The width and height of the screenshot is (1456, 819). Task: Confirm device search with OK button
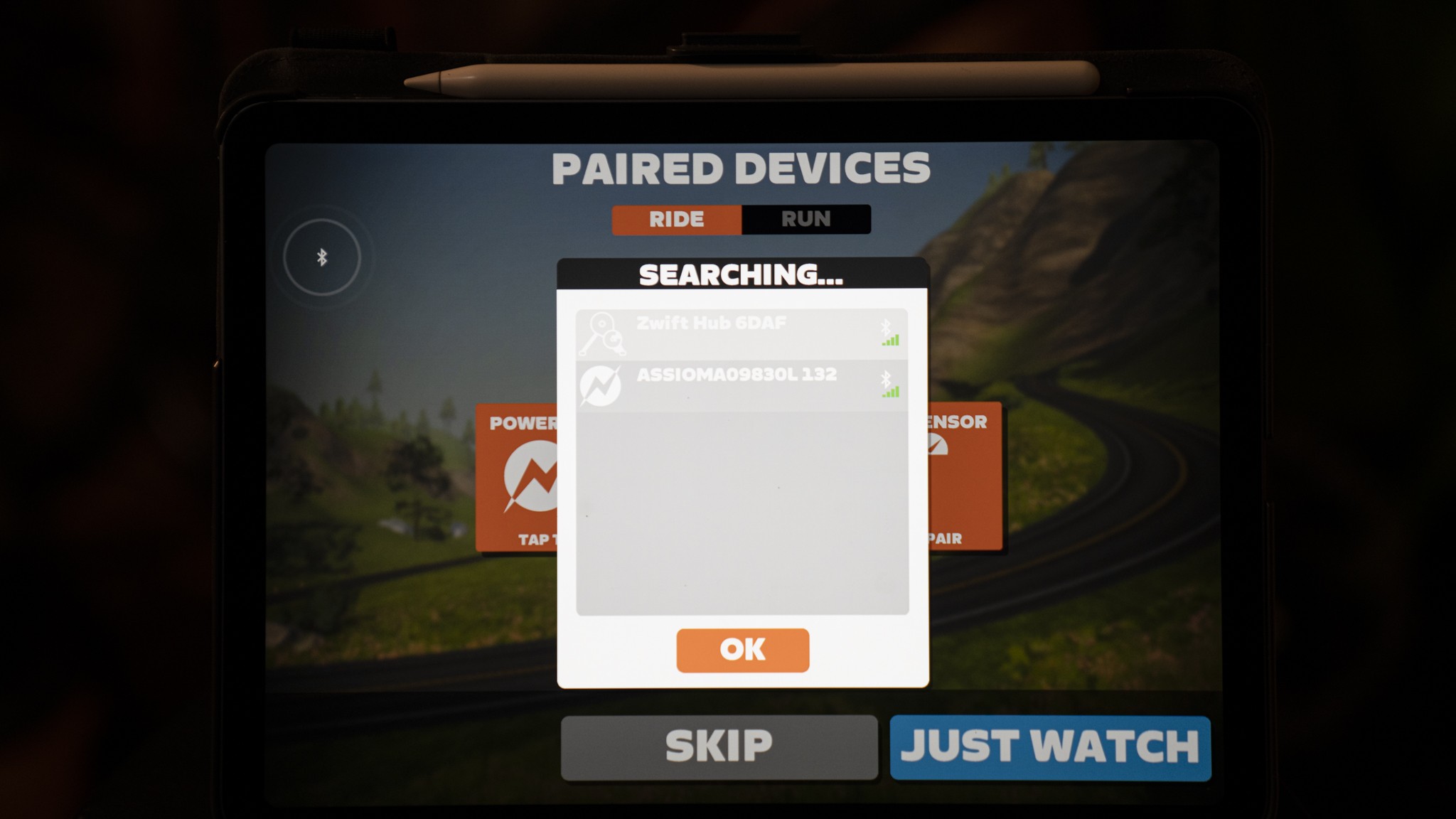point(742,650)
